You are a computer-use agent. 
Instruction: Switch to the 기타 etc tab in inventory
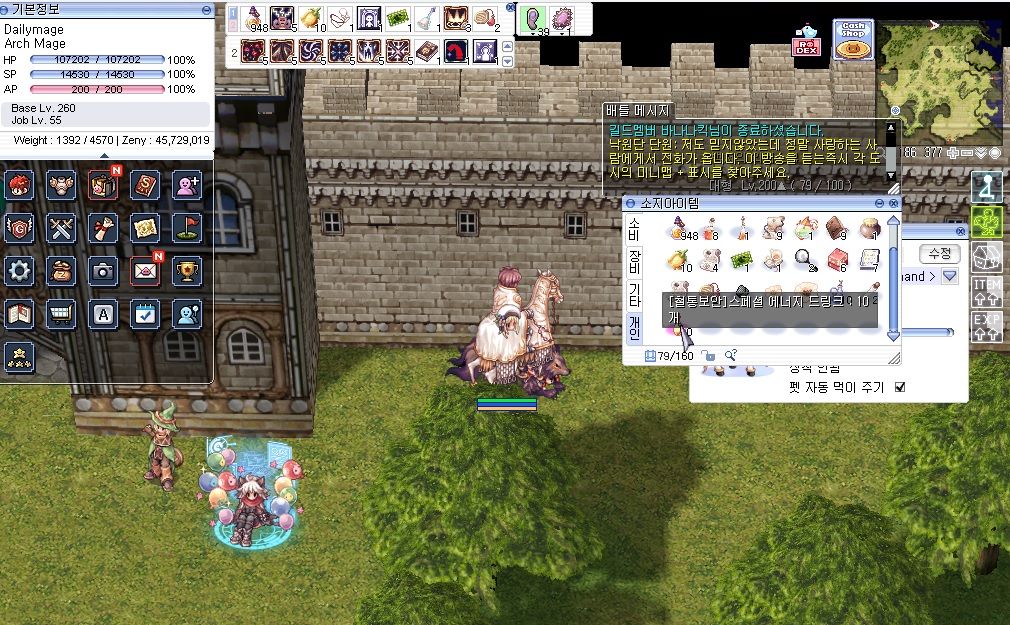pyautogui.click(x=634, y=295)
